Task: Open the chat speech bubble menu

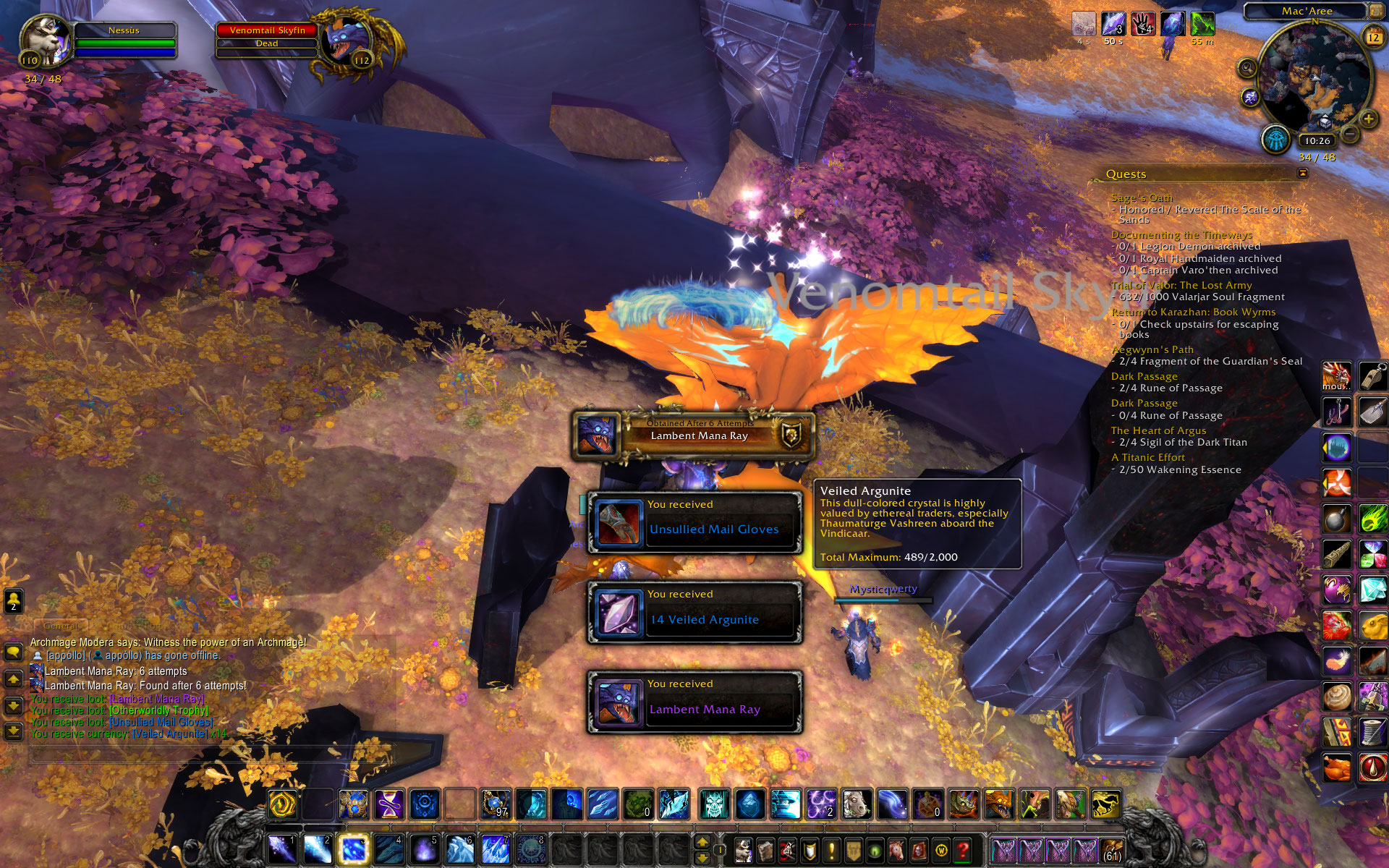Action: [x=14, y=652]
